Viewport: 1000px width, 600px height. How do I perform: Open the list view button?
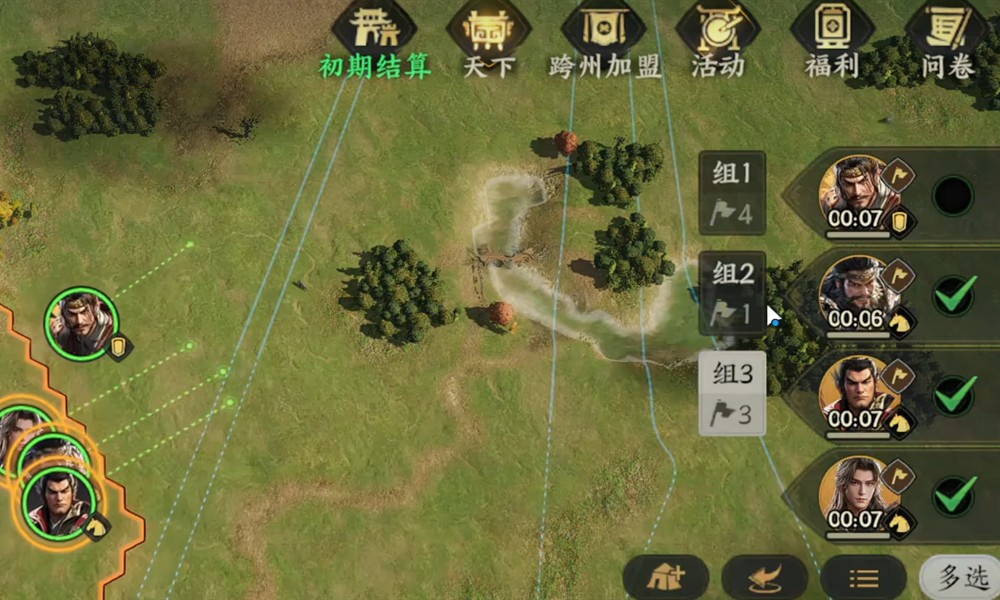pos(863,578)
